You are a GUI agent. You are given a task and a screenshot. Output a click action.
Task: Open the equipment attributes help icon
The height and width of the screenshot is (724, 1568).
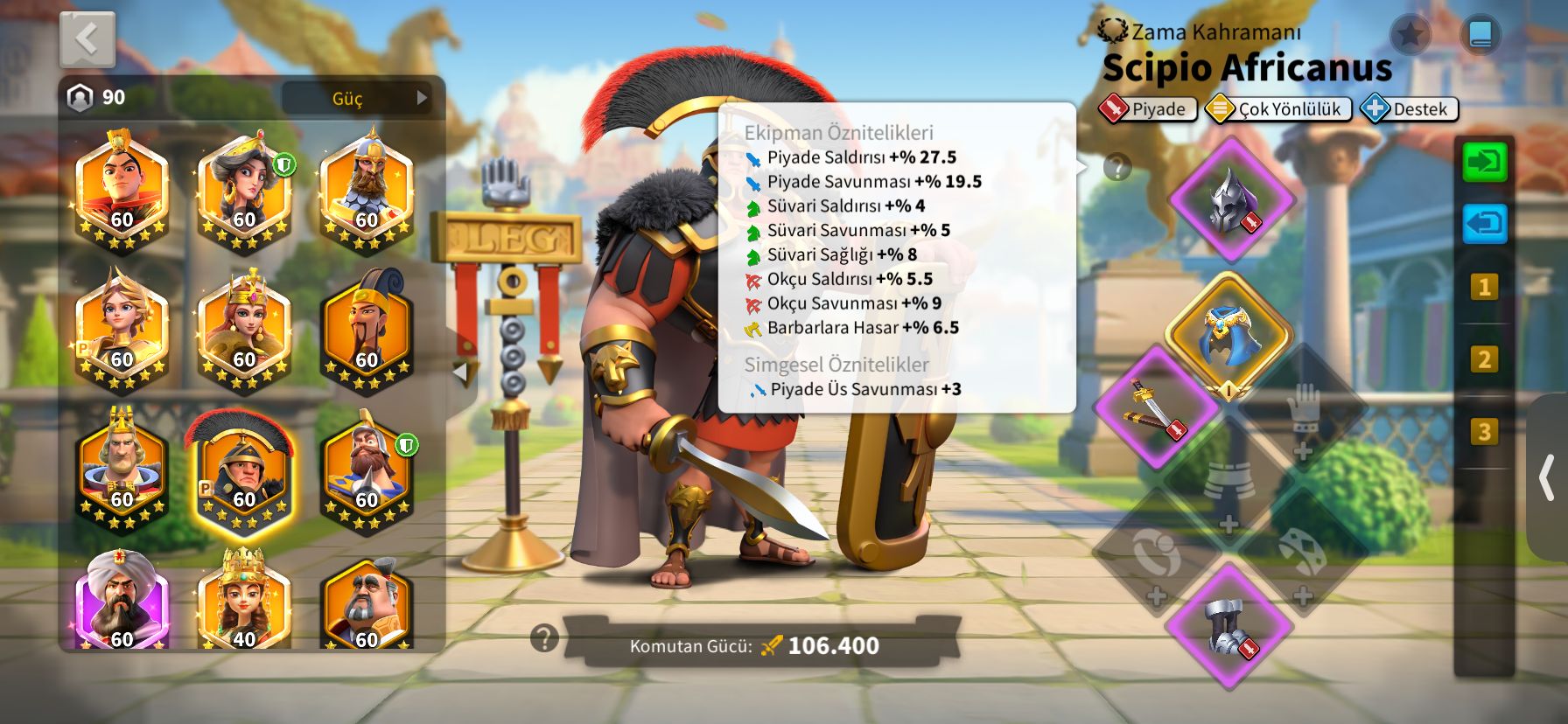(1117, 167)
